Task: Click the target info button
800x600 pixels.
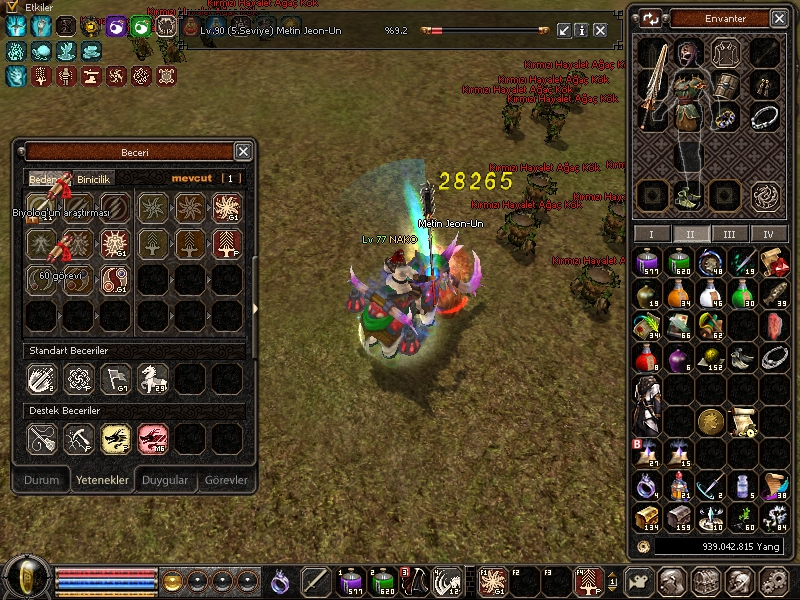Action: 582,31
